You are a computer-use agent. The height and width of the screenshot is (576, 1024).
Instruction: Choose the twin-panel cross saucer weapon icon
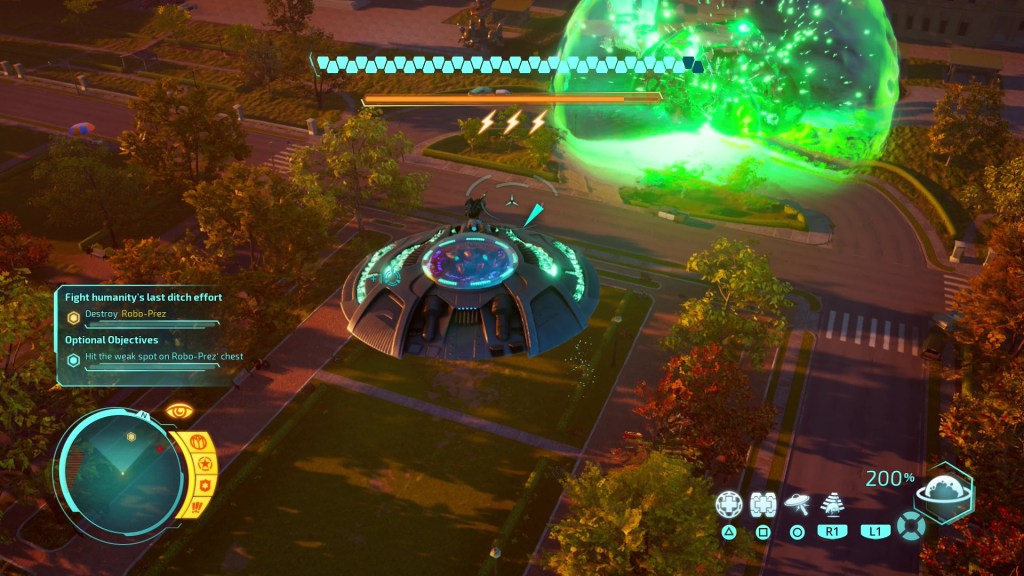[x=763, y=505]
